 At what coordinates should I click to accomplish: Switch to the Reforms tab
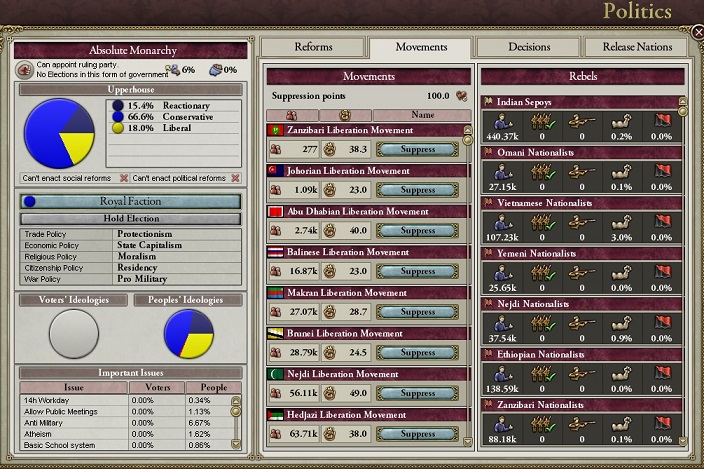pos(313,47)
